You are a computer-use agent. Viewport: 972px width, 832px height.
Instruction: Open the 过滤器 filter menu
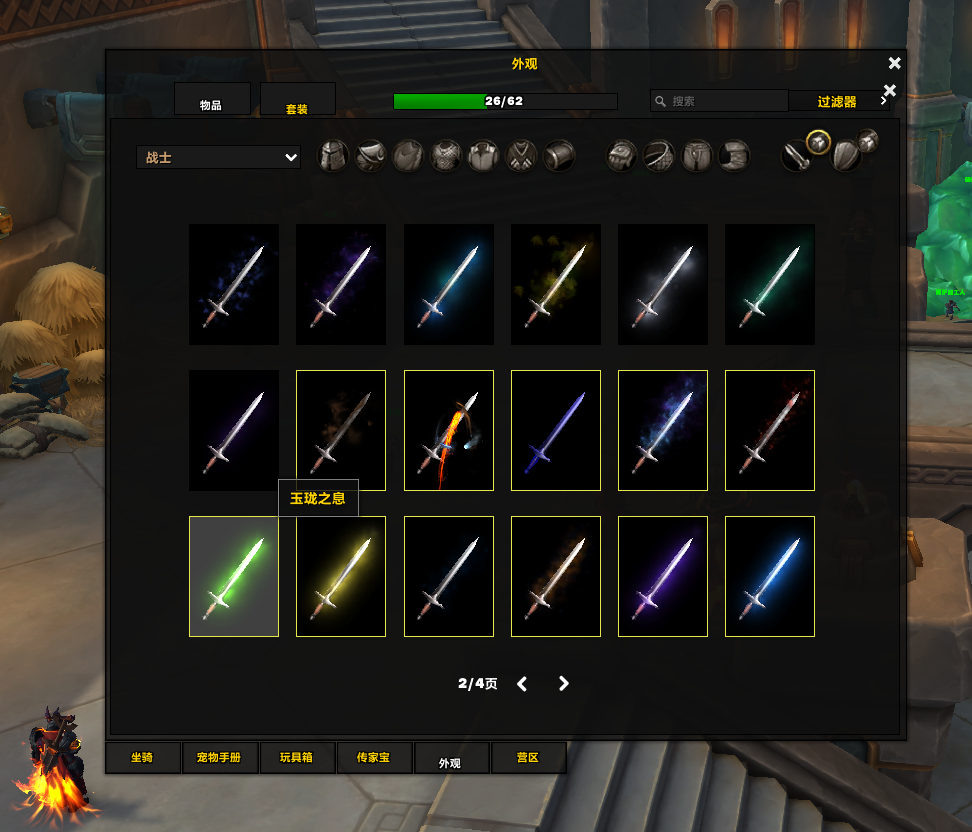837,101
